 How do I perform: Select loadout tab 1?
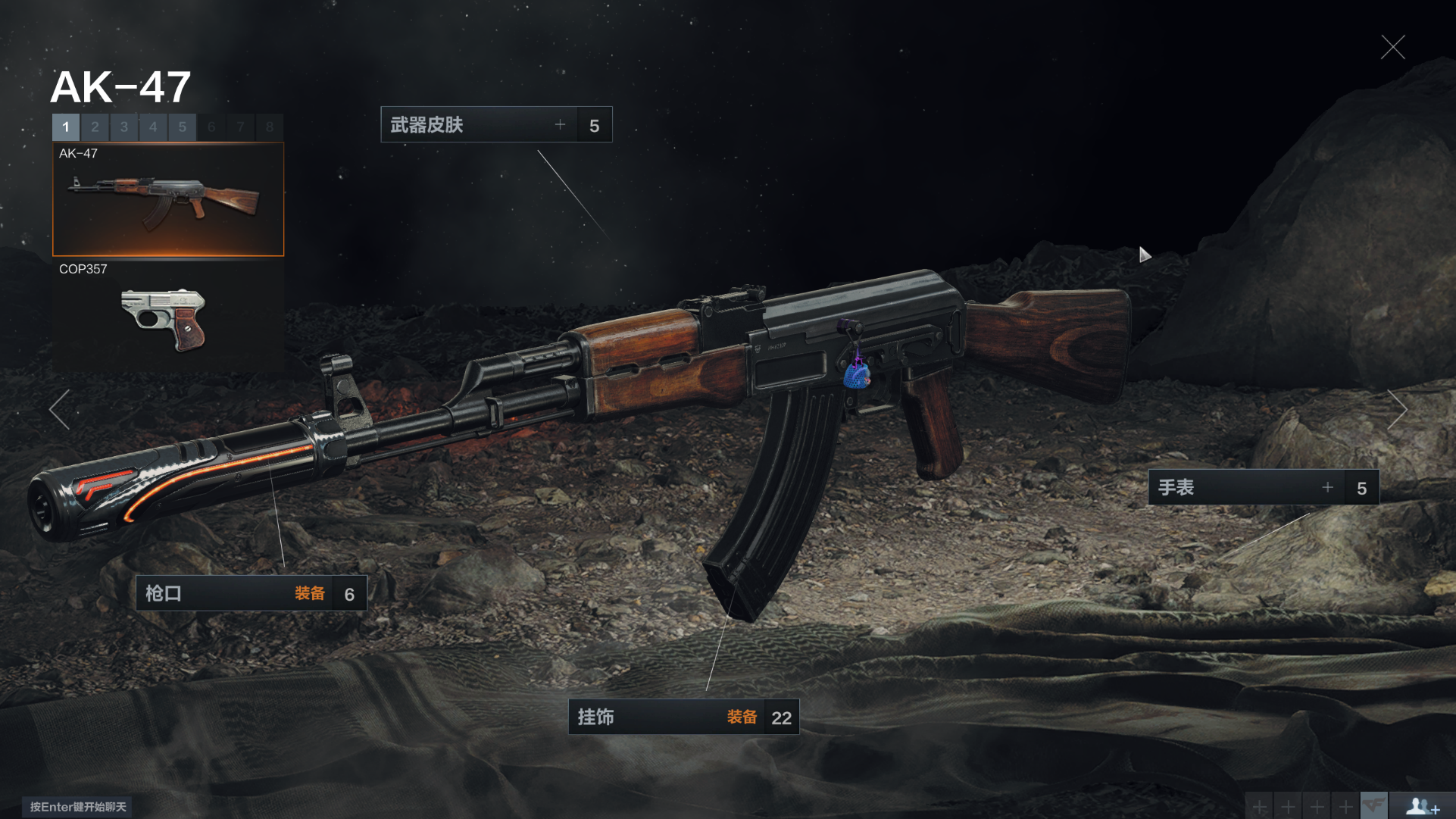66,127
